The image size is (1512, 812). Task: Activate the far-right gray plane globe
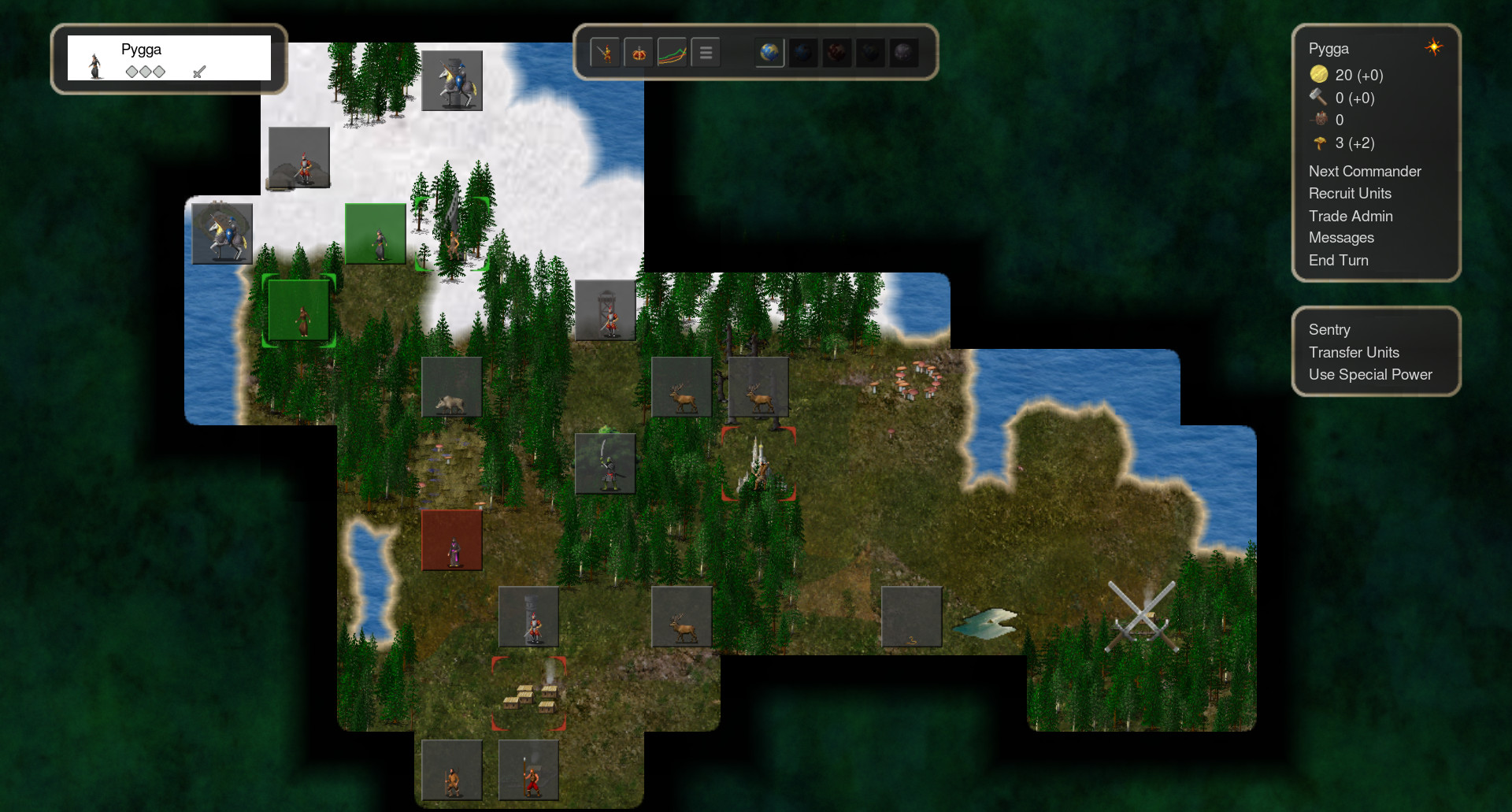(902, 53)
